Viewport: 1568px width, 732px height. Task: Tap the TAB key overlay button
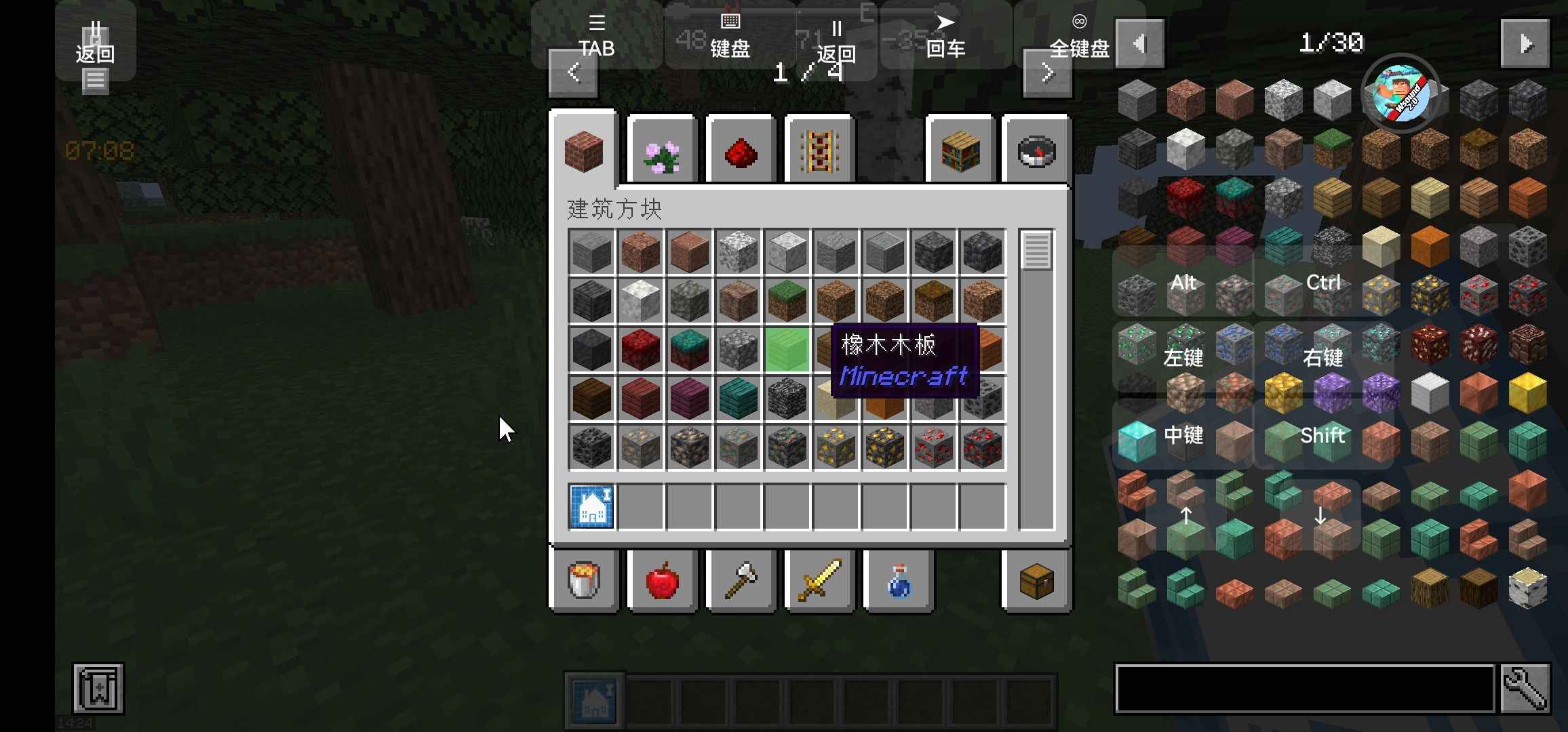[596, 35]
